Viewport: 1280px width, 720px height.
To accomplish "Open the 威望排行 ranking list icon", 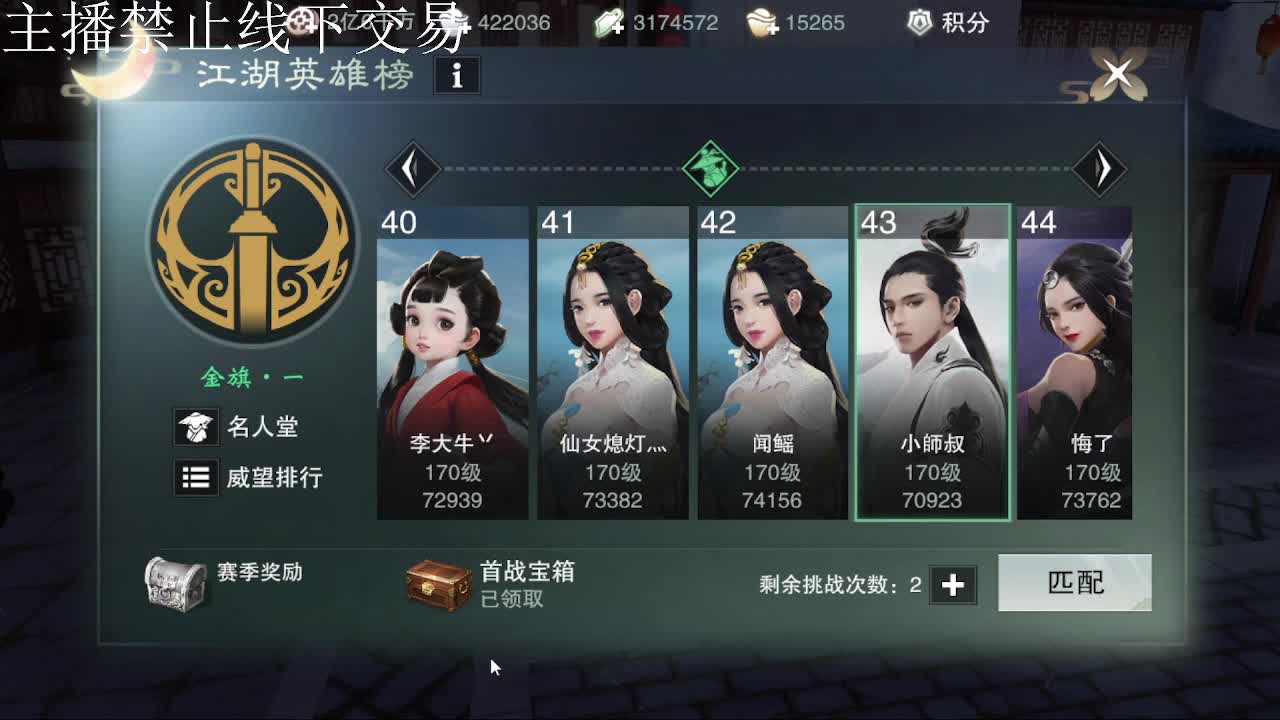I will click(x=196, y=478).
